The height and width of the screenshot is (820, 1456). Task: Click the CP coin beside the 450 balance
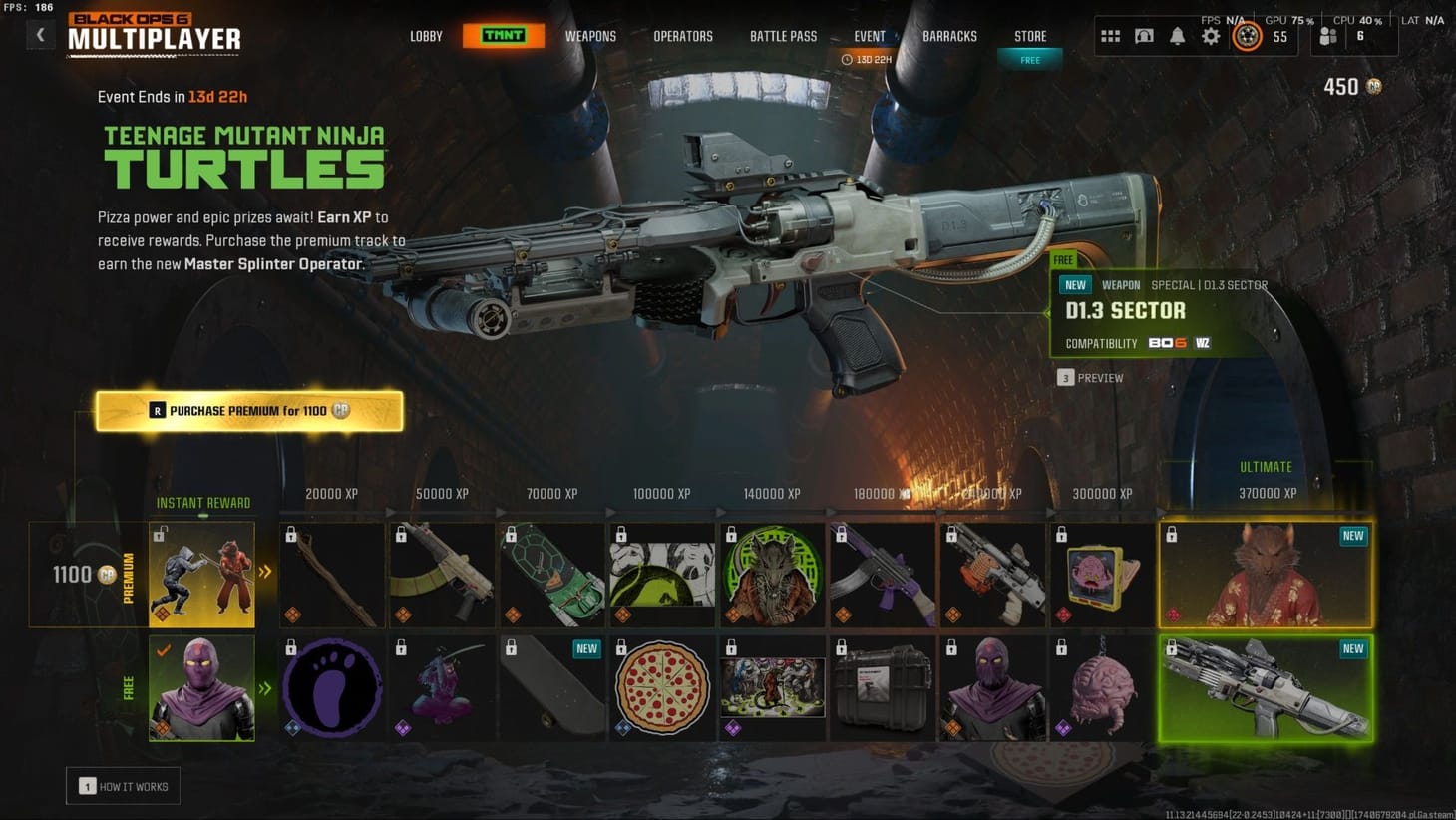[x=1374, y=87]
